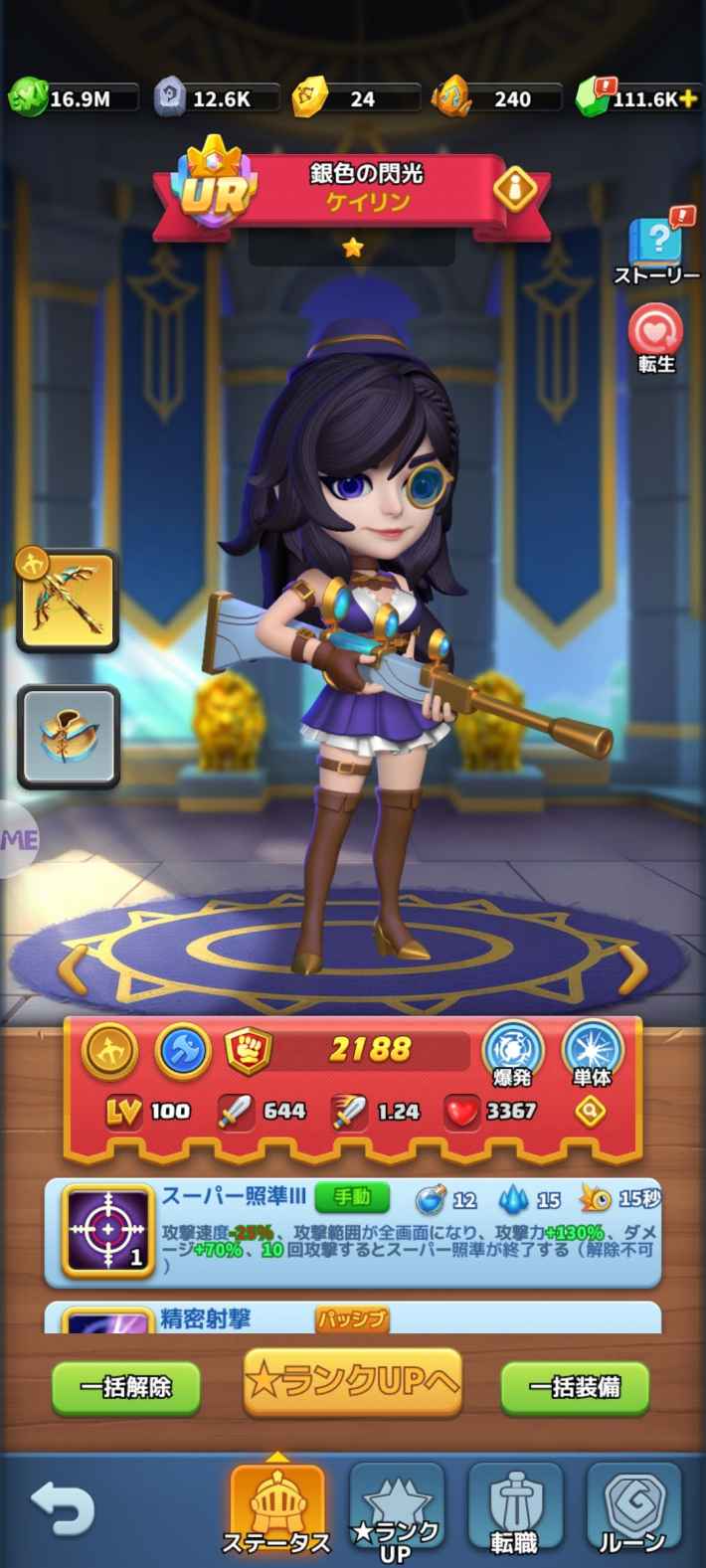The image size is (706, 1568).
Task: Tap the 転生 reincarnation icon
Action: [656, 336]
